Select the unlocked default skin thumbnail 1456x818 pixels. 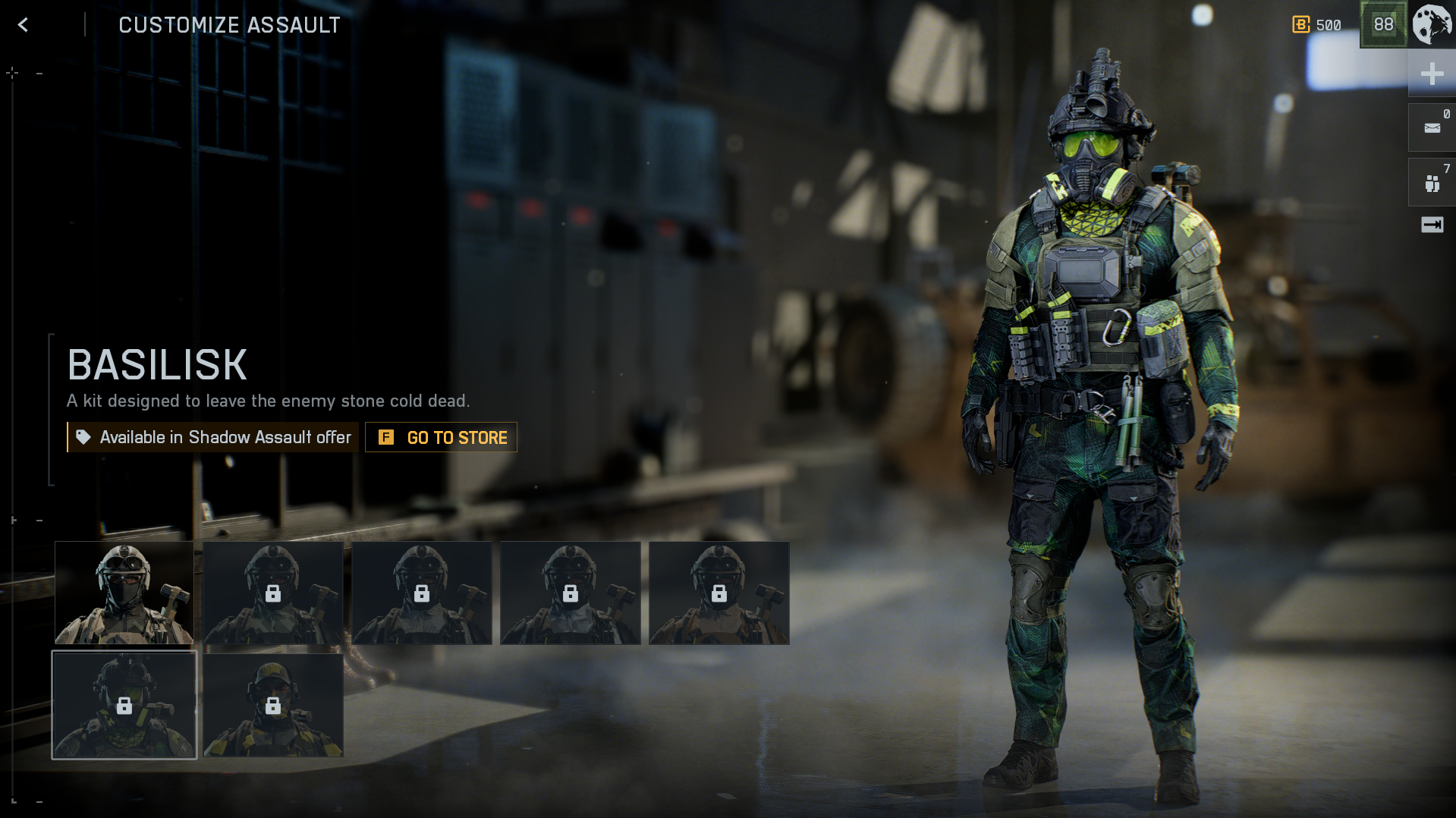124,593
